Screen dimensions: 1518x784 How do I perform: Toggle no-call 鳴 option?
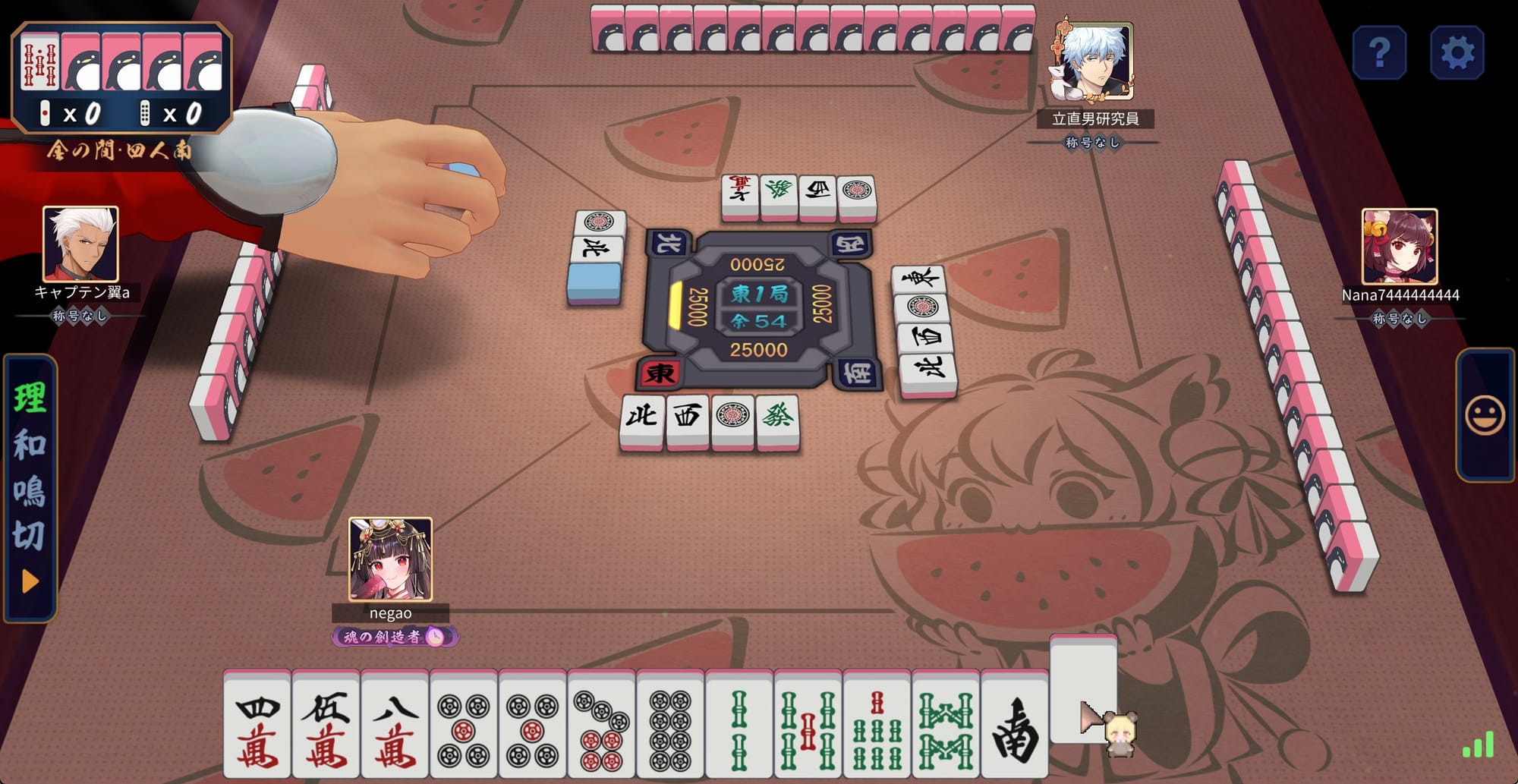(x=30, y=490)
